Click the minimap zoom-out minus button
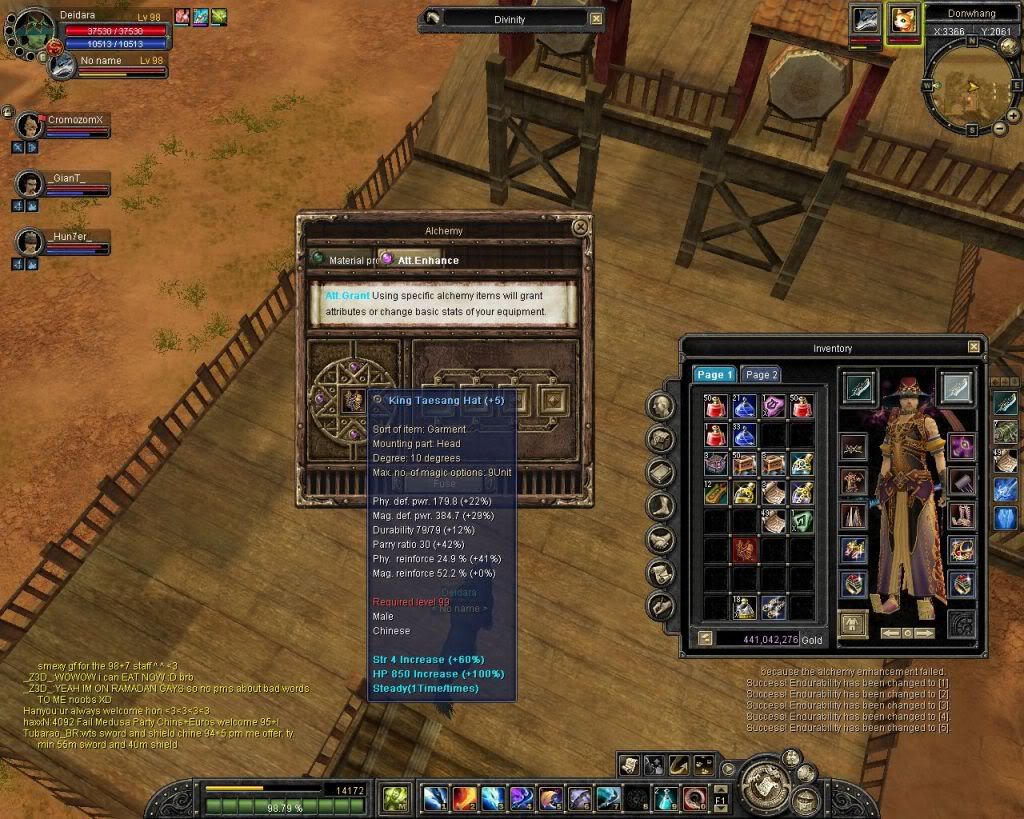Viewport: 1024px width, 819px height. [x=1000, y=129]
